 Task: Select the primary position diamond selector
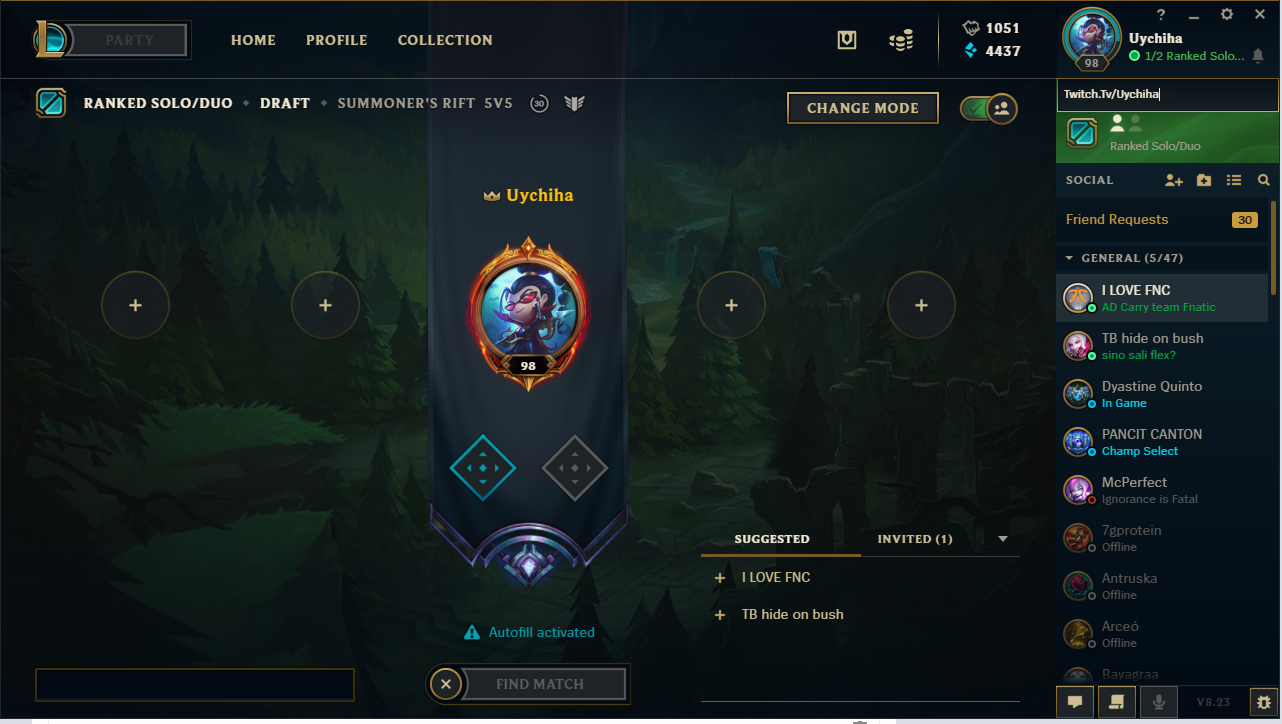pyautogui.click(x=483, y=467)
